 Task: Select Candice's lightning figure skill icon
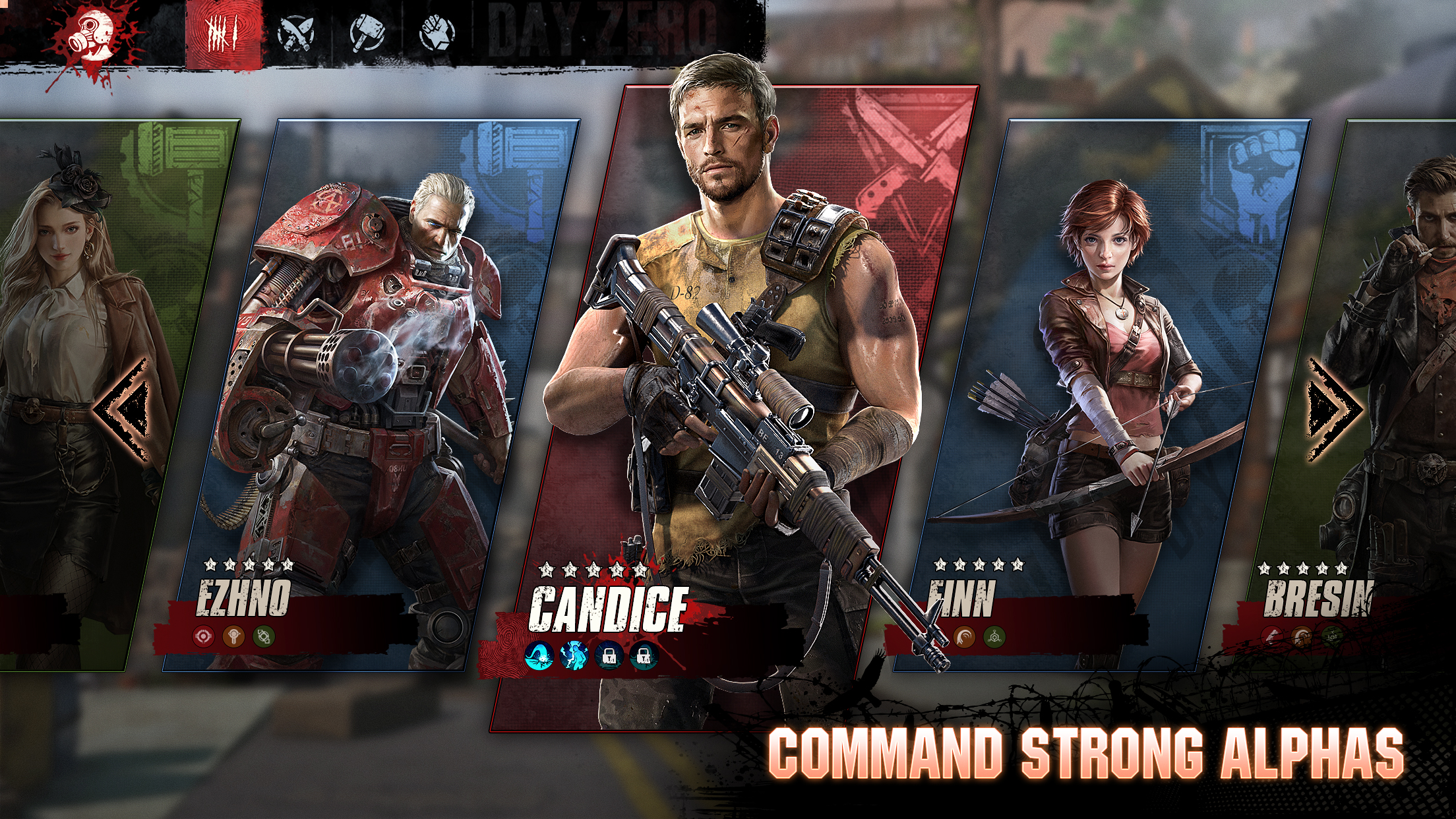pyautogui.click(x=575, y=656)
